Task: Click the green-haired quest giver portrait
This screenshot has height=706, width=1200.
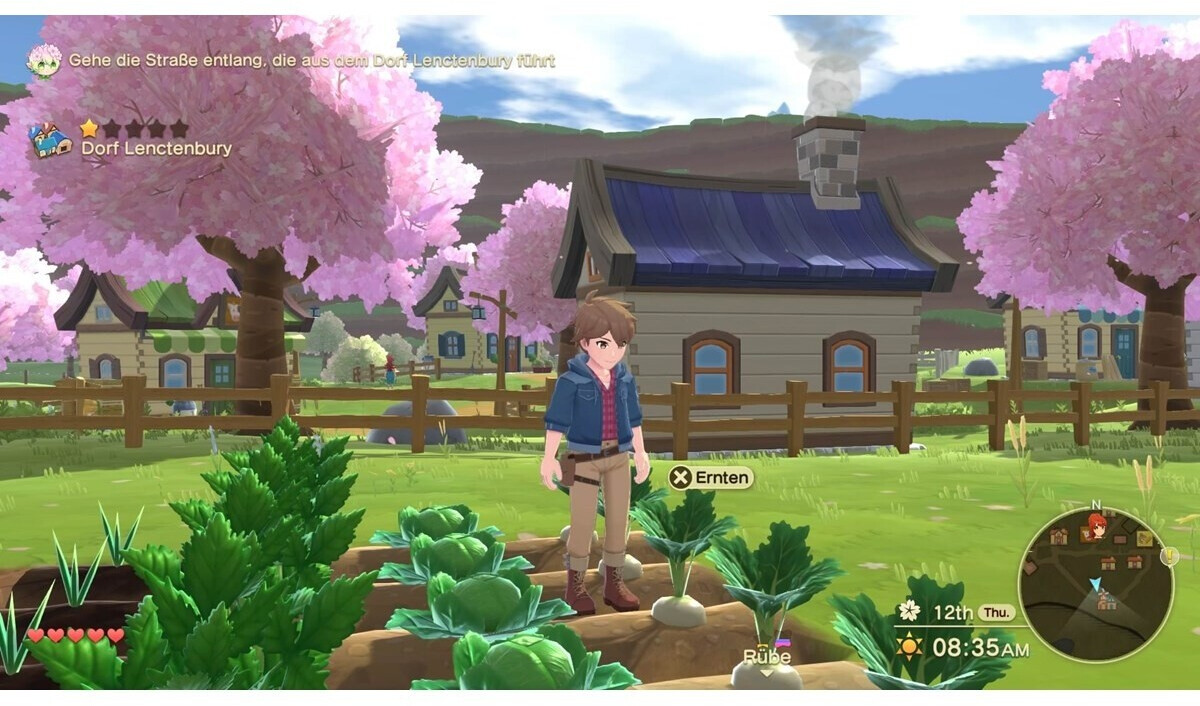Action: click(44, 60)
